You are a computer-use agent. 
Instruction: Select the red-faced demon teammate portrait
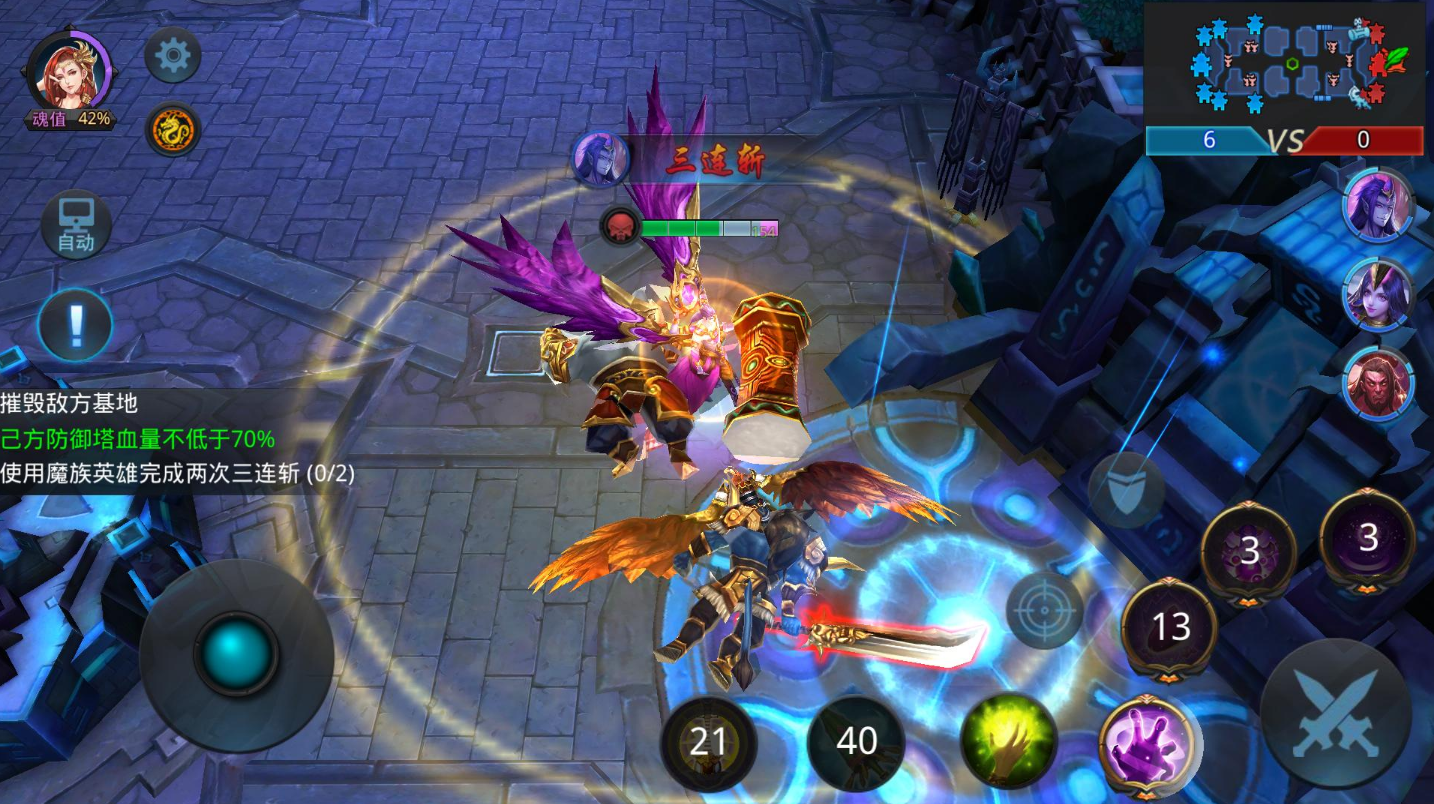click(1378, 383)
